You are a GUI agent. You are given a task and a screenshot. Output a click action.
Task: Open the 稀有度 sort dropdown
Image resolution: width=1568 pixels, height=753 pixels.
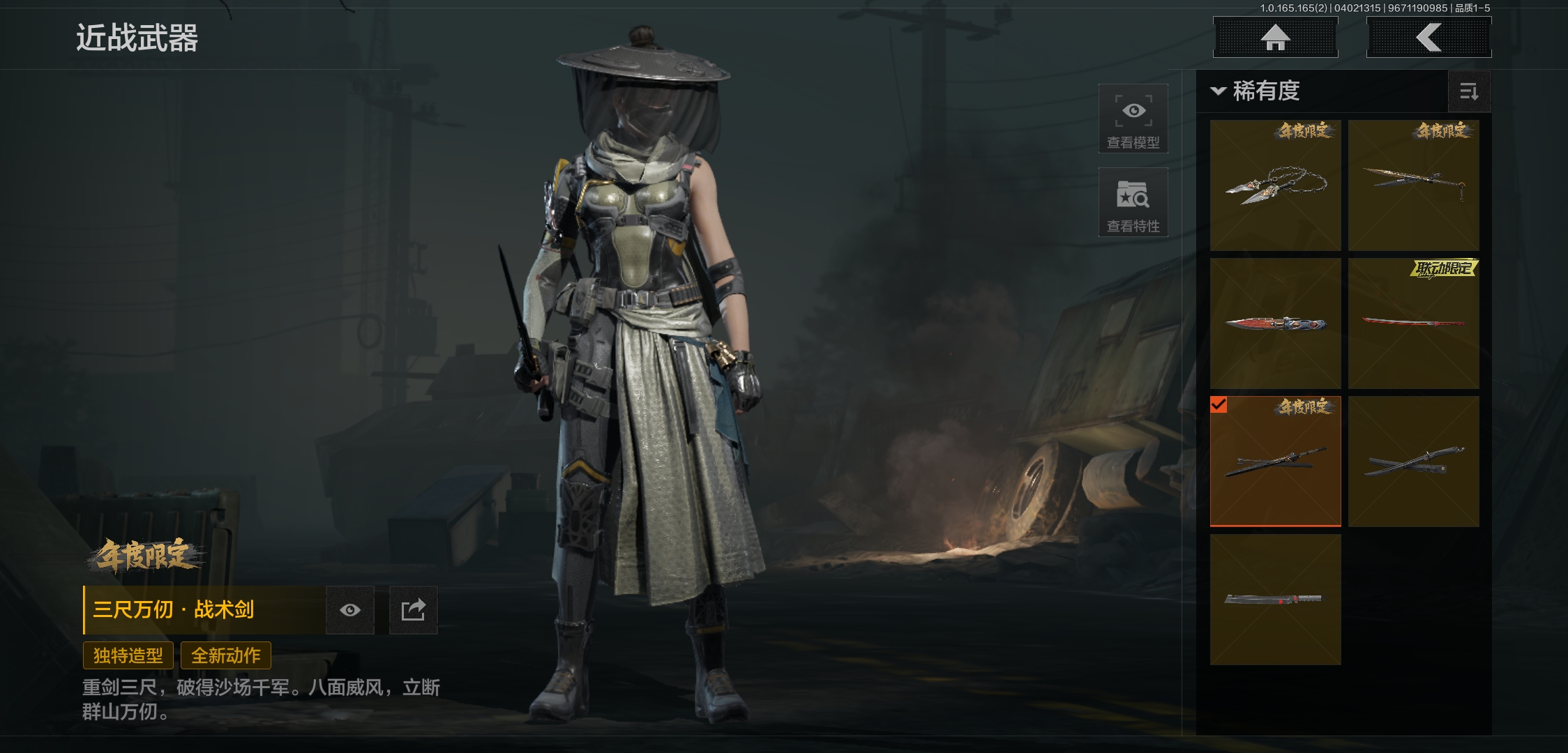point(1257,91)
